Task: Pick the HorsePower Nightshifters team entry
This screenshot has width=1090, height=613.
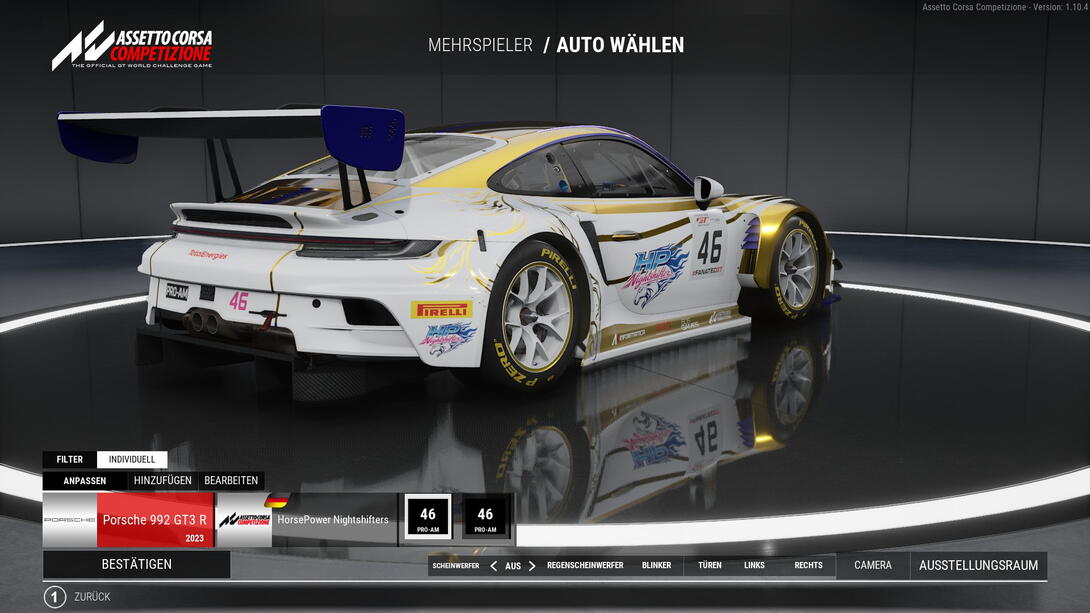Action: point(306,520)
